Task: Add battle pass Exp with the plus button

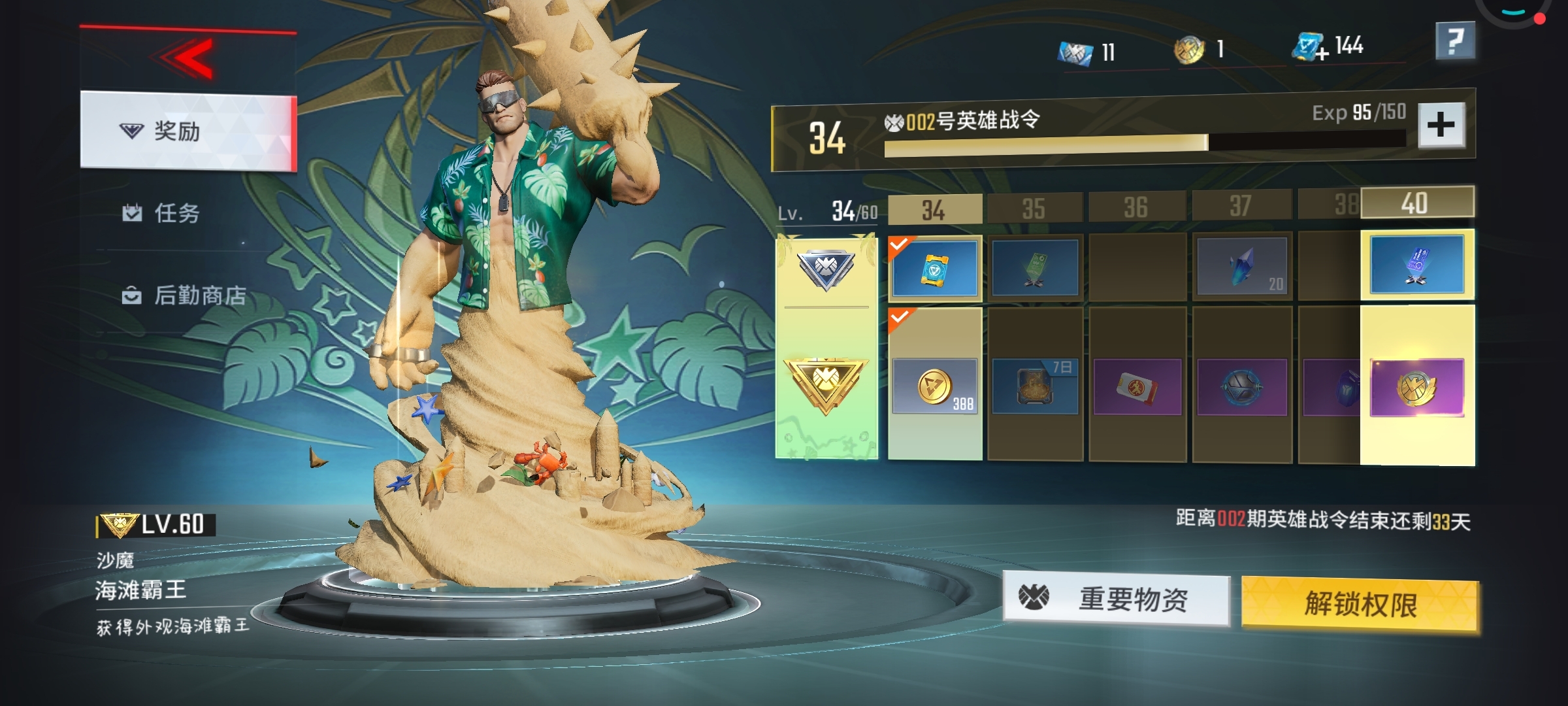Action: 1441,125
